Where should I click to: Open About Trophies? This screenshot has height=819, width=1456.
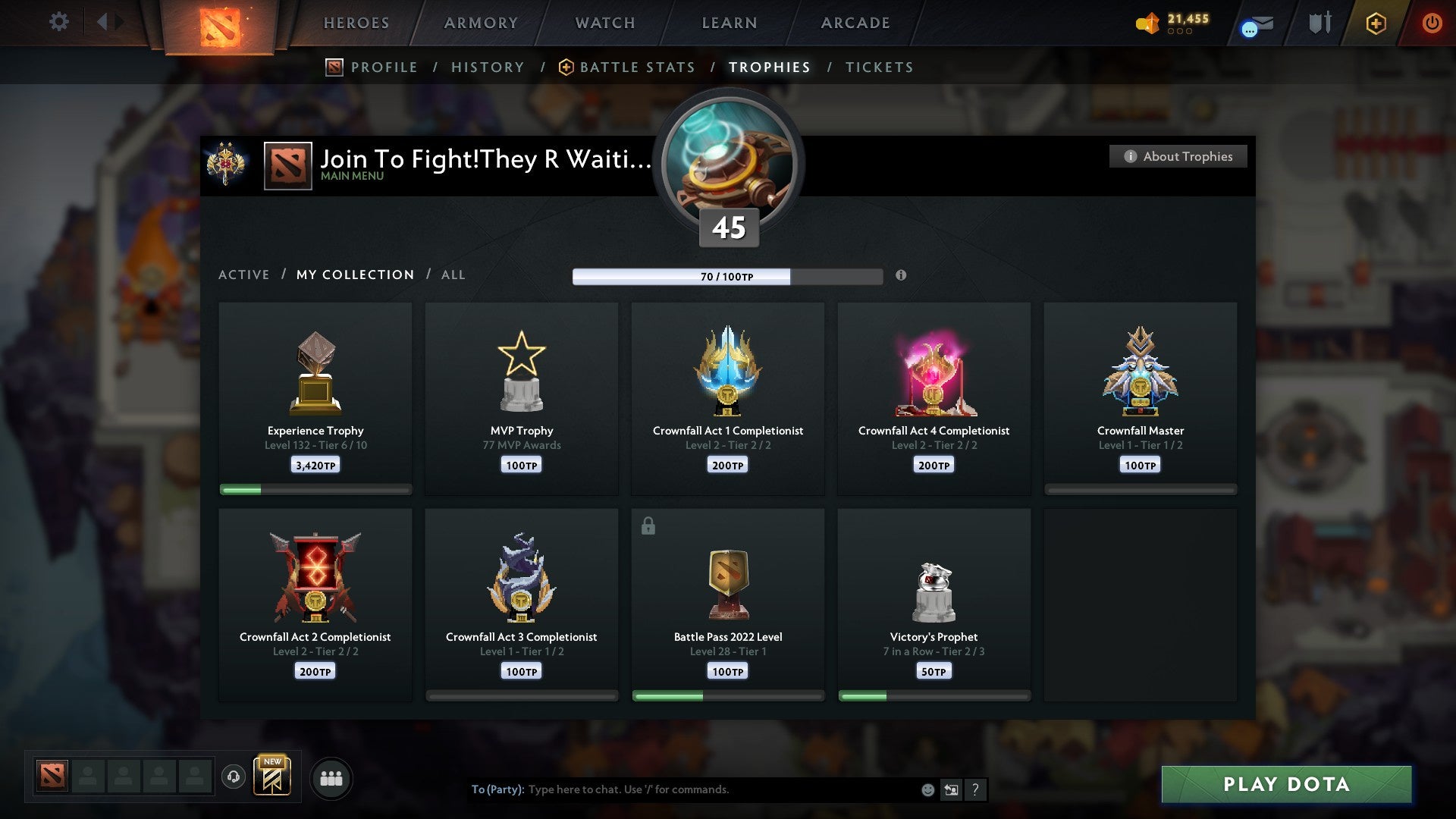click(1178, 156)
